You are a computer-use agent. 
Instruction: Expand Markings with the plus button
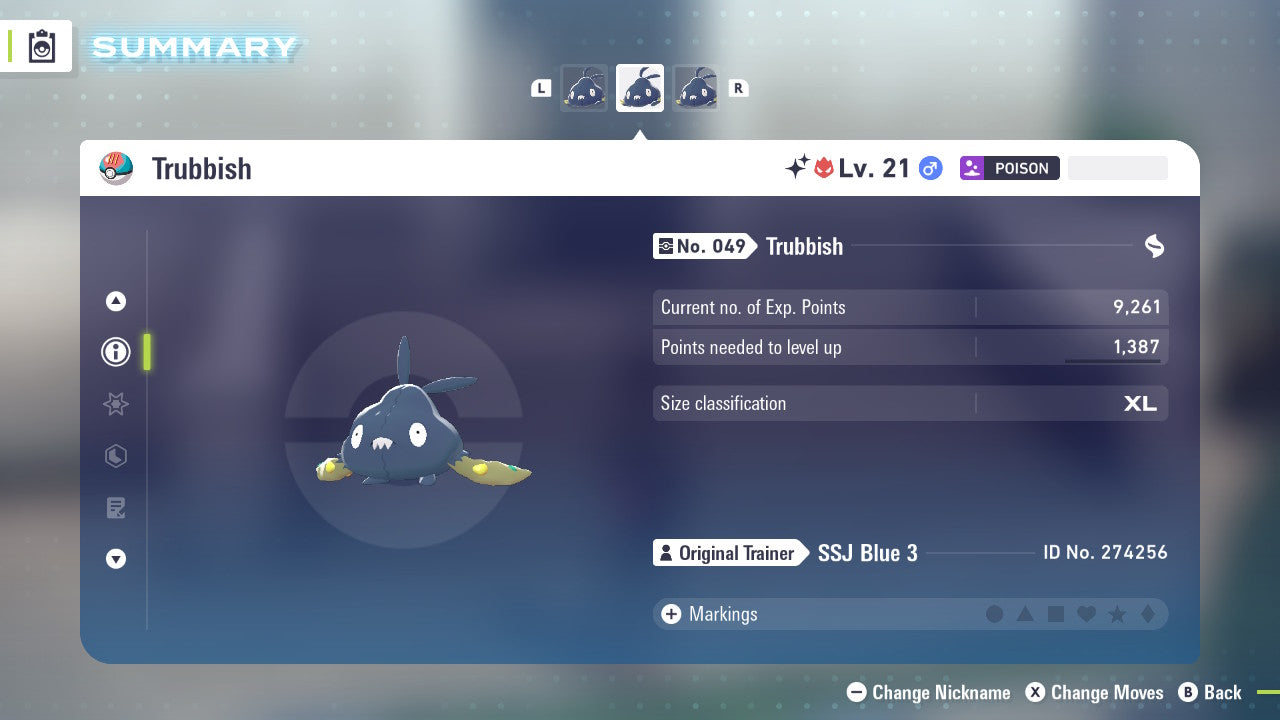[x=672, y=614]
